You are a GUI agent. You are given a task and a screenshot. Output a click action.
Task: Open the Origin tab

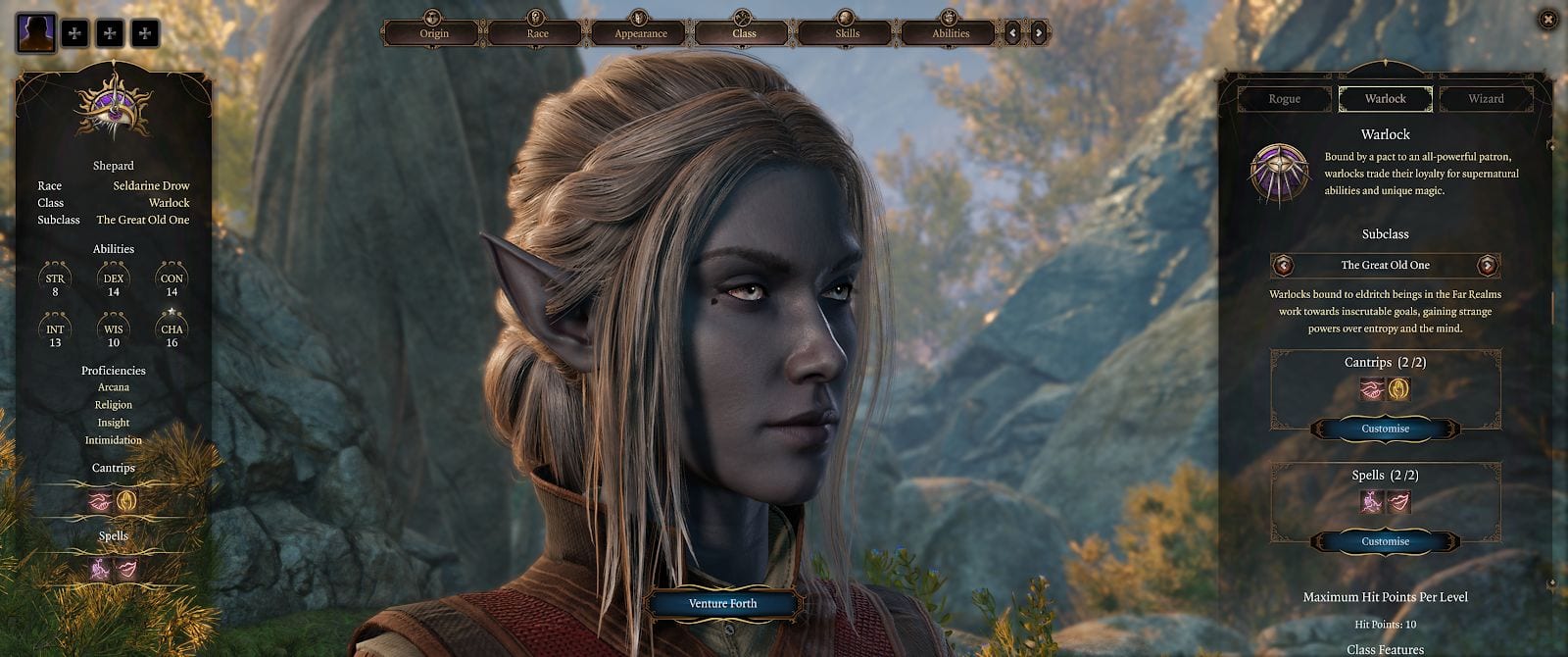click(434, 33)
